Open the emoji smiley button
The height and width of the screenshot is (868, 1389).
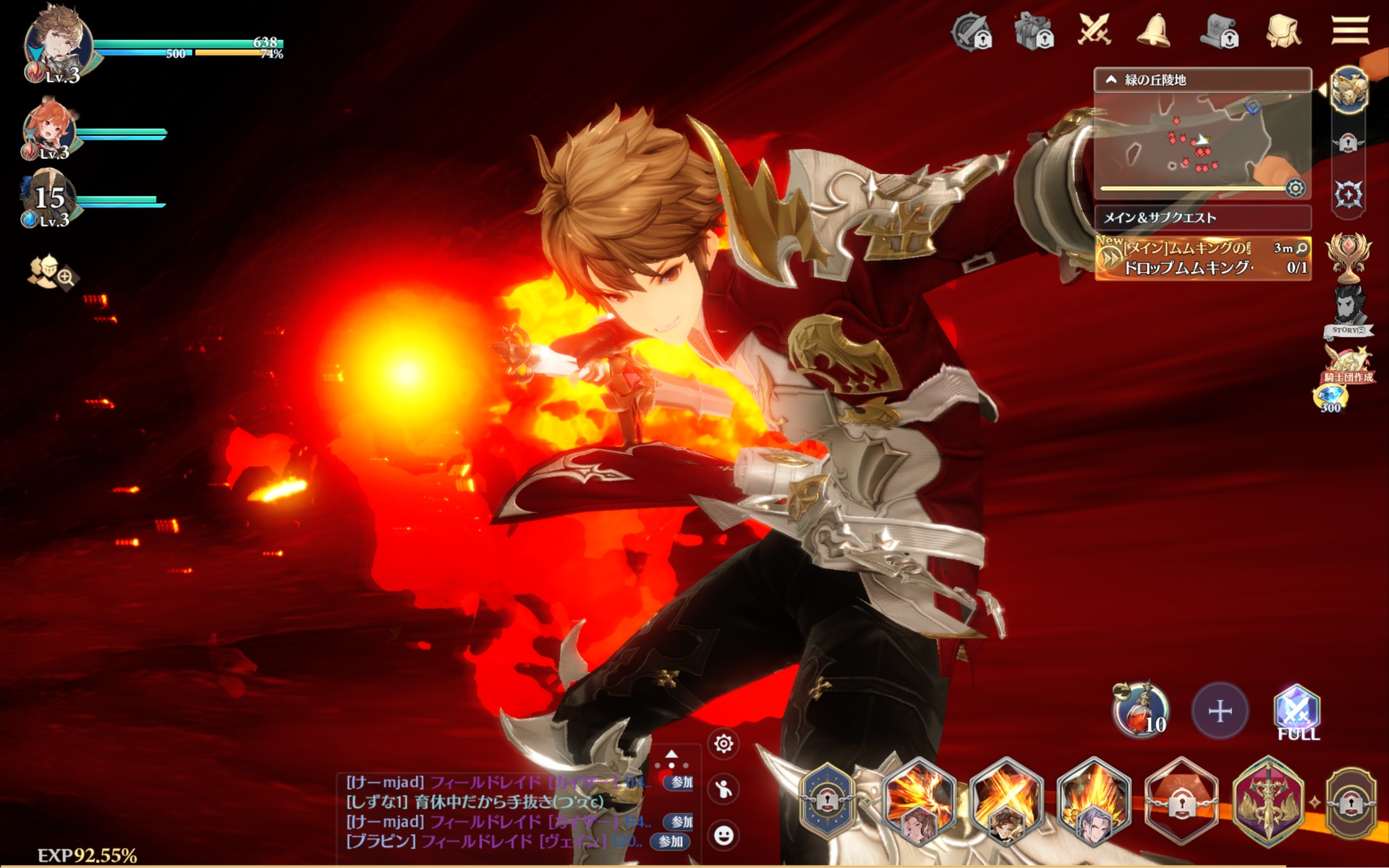click(x=723, y=835)
